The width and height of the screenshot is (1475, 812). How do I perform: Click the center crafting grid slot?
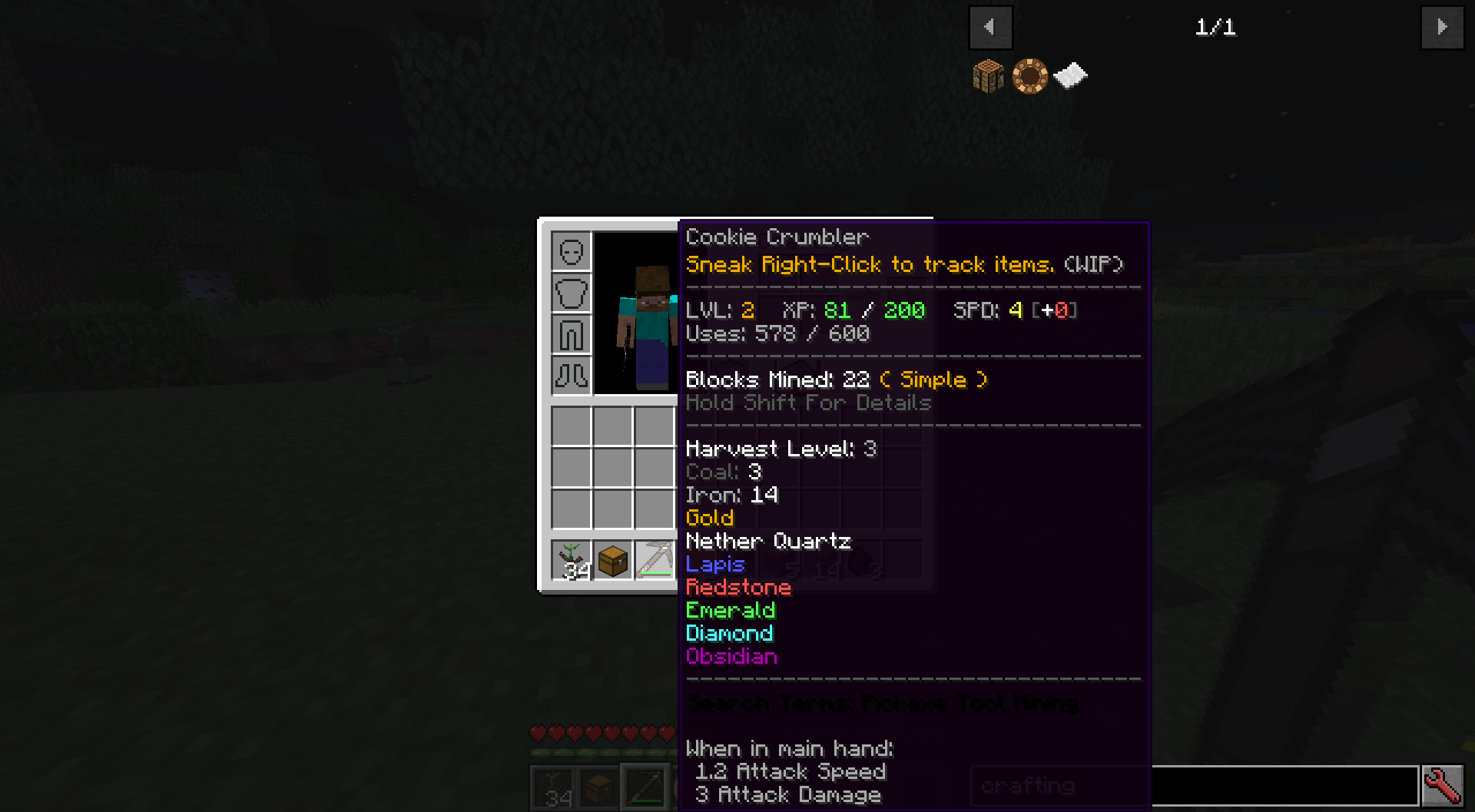tap(612, 467)
